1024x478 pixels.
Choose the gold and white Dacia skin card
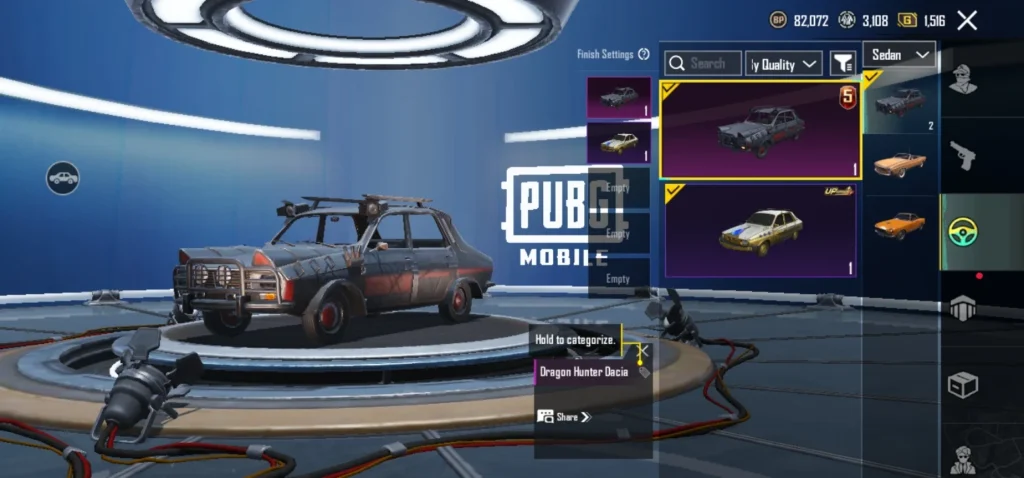(760, 230)
